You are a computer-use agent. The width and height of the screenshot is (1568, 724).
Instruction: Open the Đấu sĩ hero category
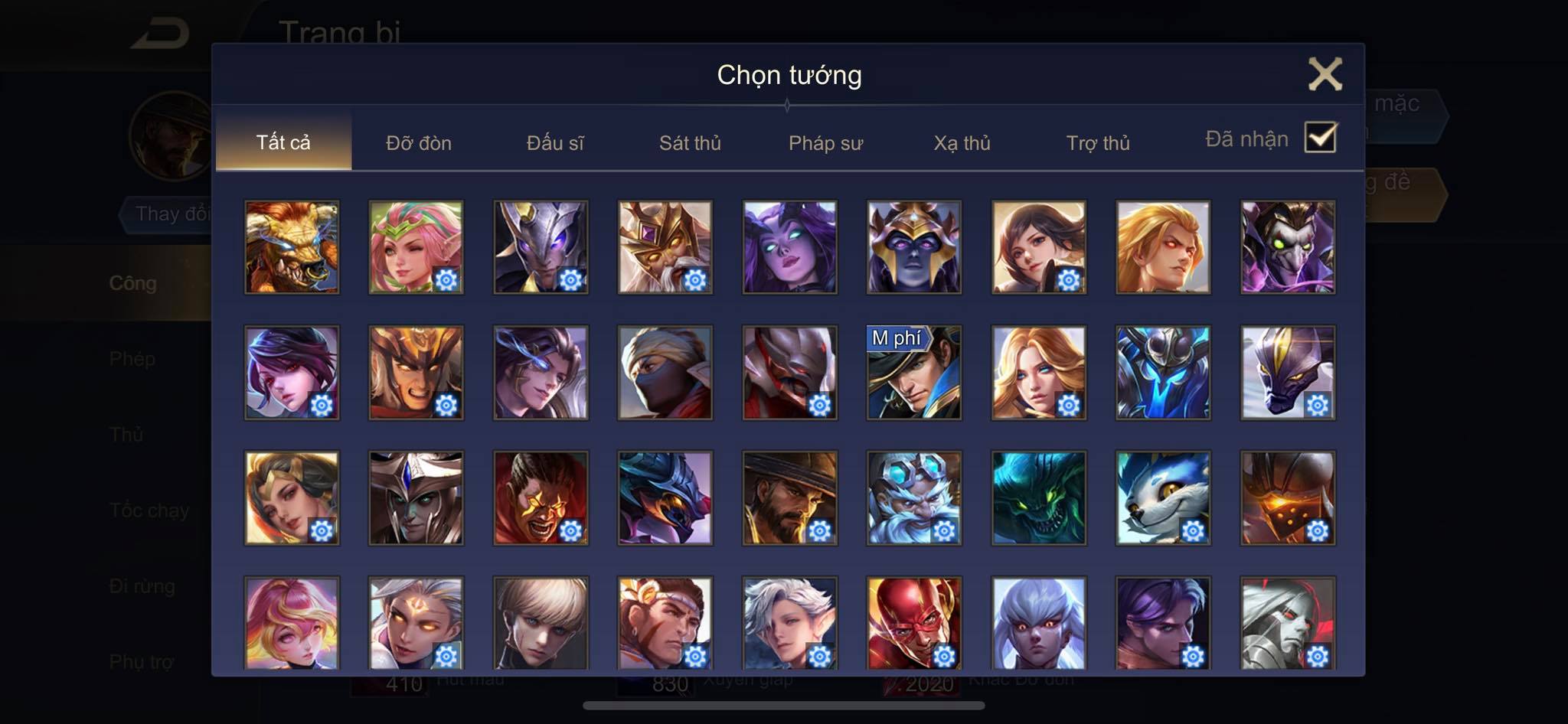(555, 142)
